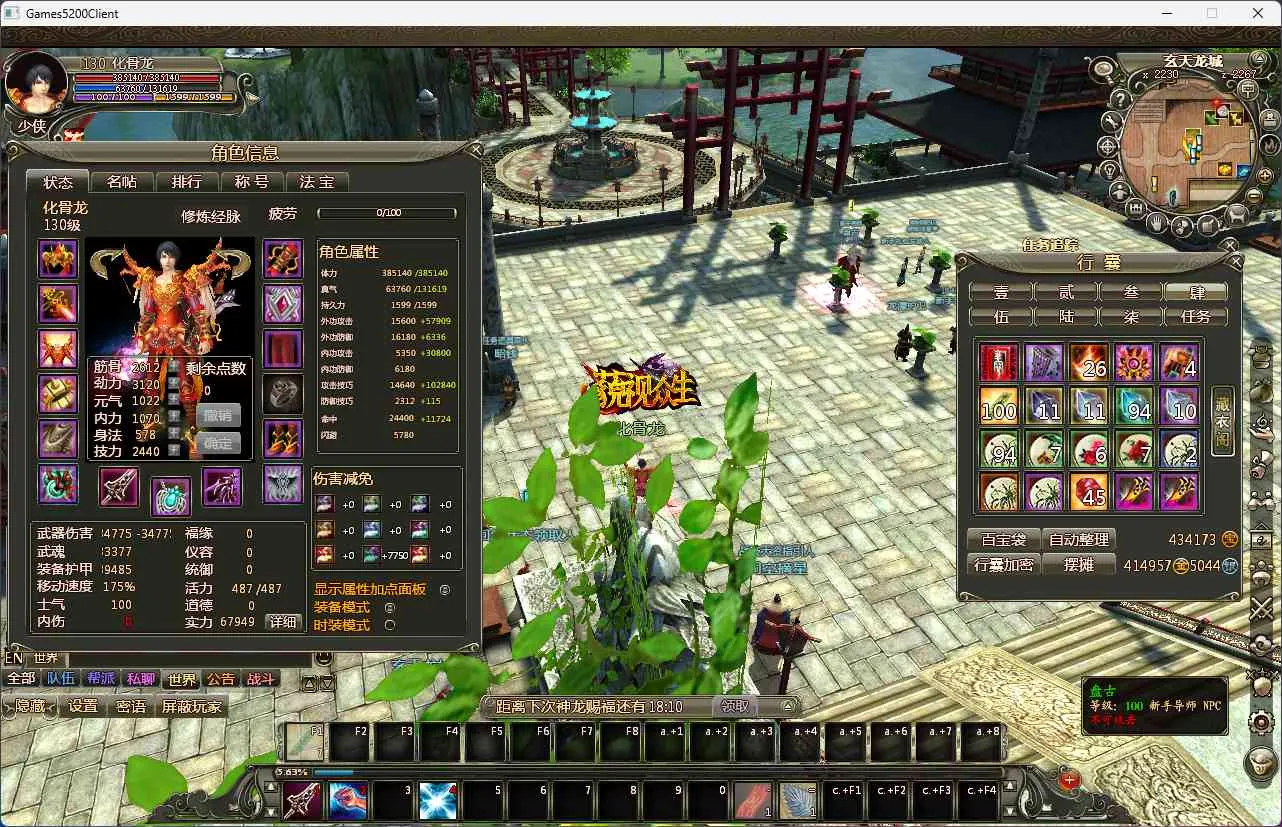Open the 设置 settings button
The width and height of the screenshot is (1282, 827).
coord(83,706)
